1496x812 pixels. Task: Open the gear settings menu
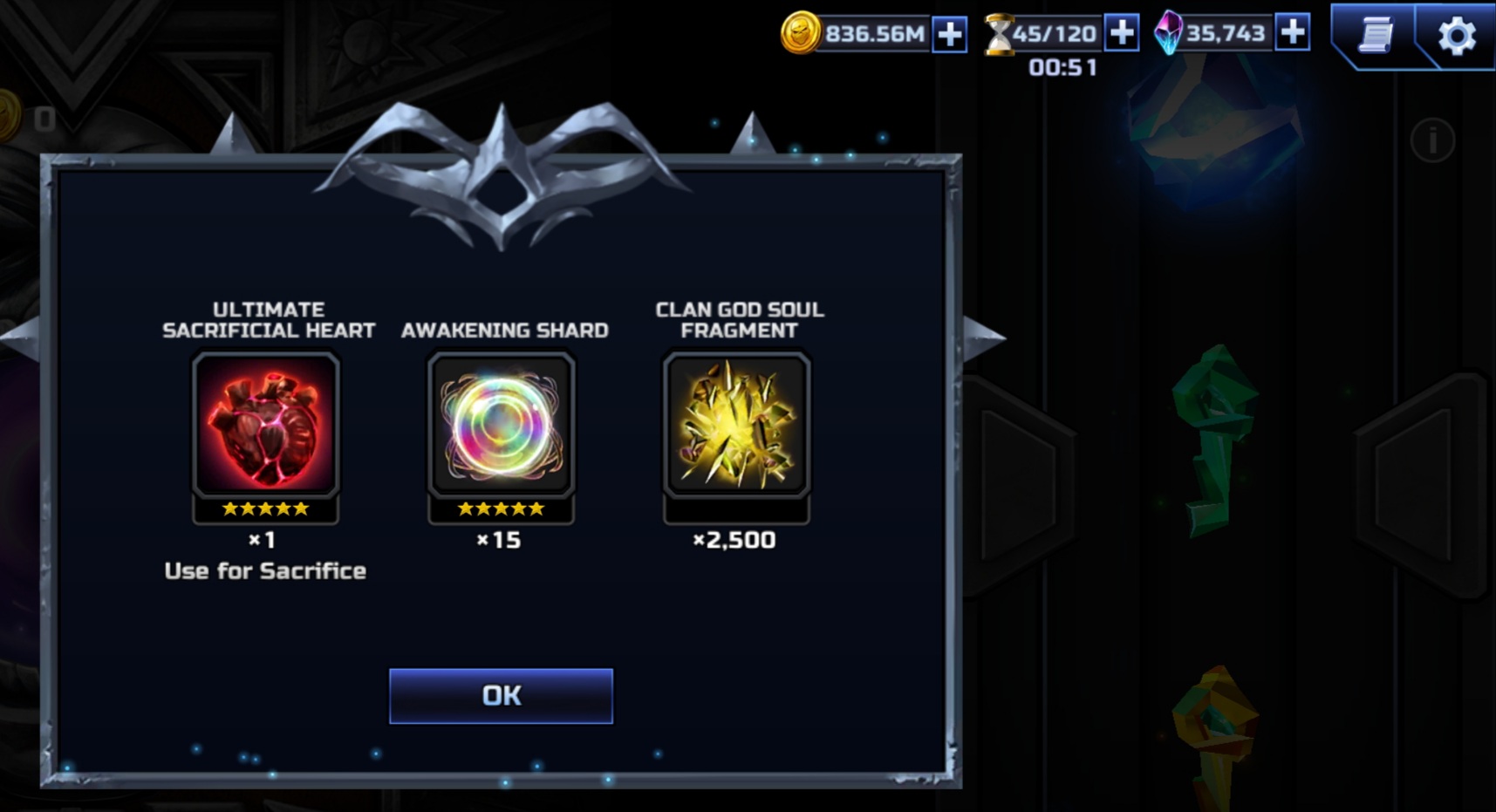1456,37
